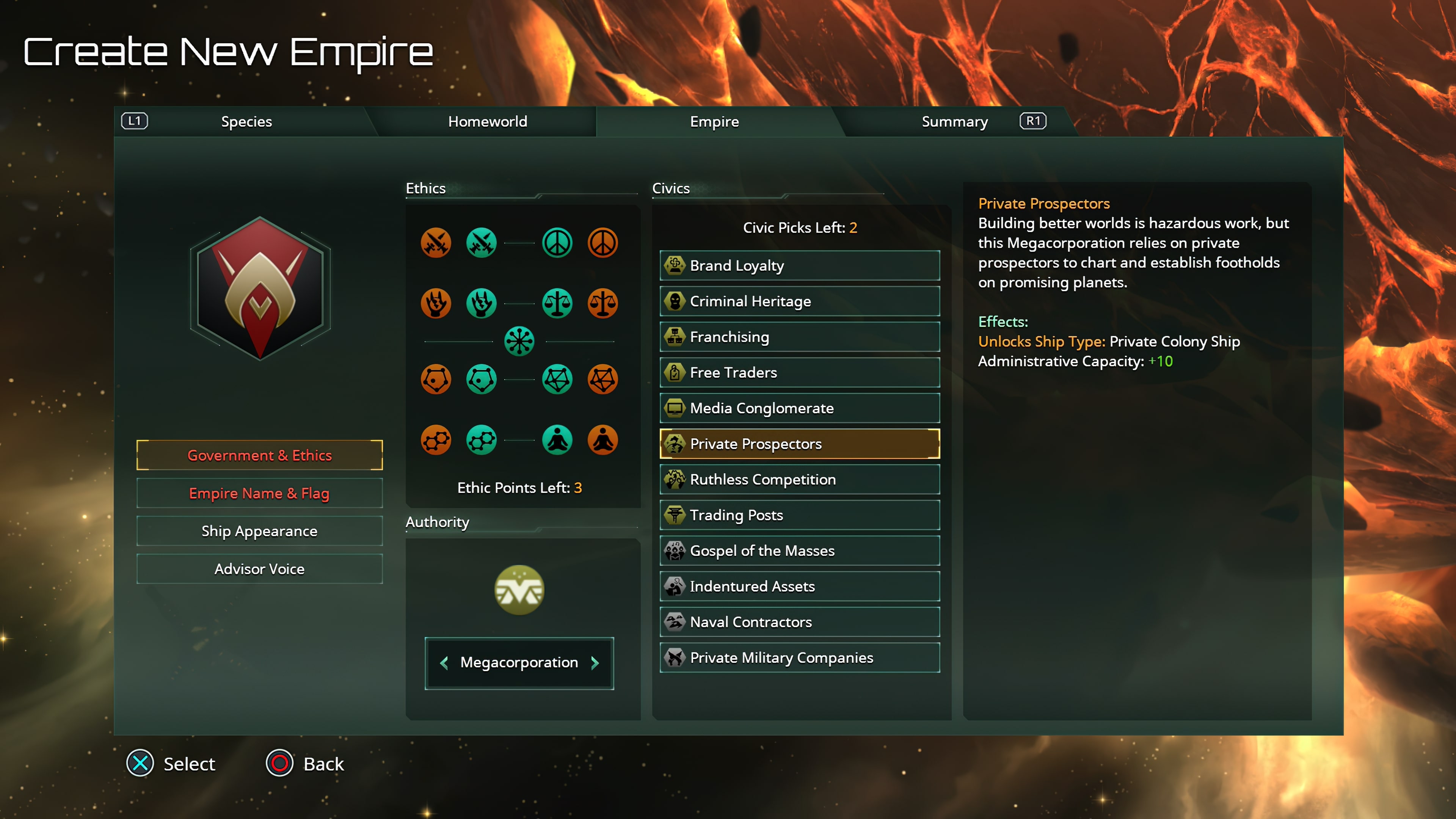Viewport: 1456px width, 819px height.
Task: Select the Private Military Companies civic entry
Action: point(799,657)
